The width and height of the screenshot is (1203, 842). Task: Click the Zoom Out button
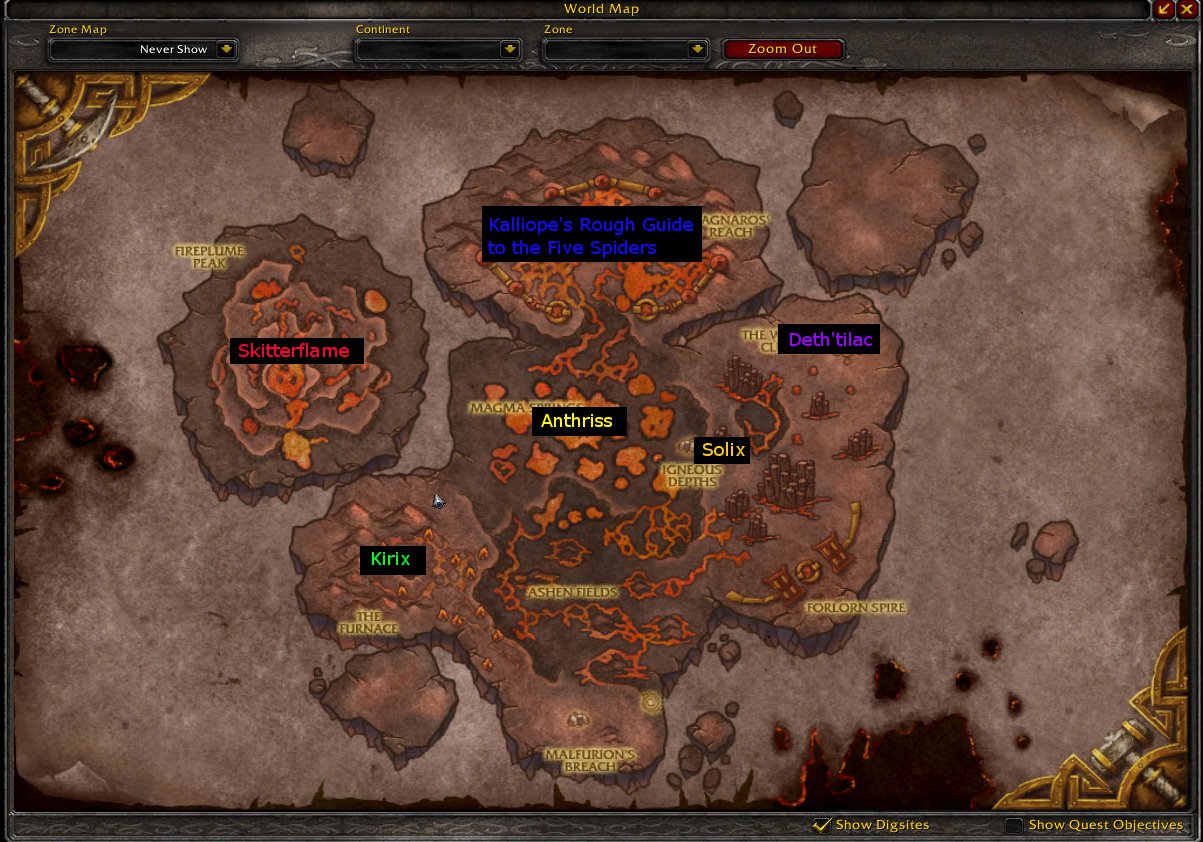[x=783, y=49]
